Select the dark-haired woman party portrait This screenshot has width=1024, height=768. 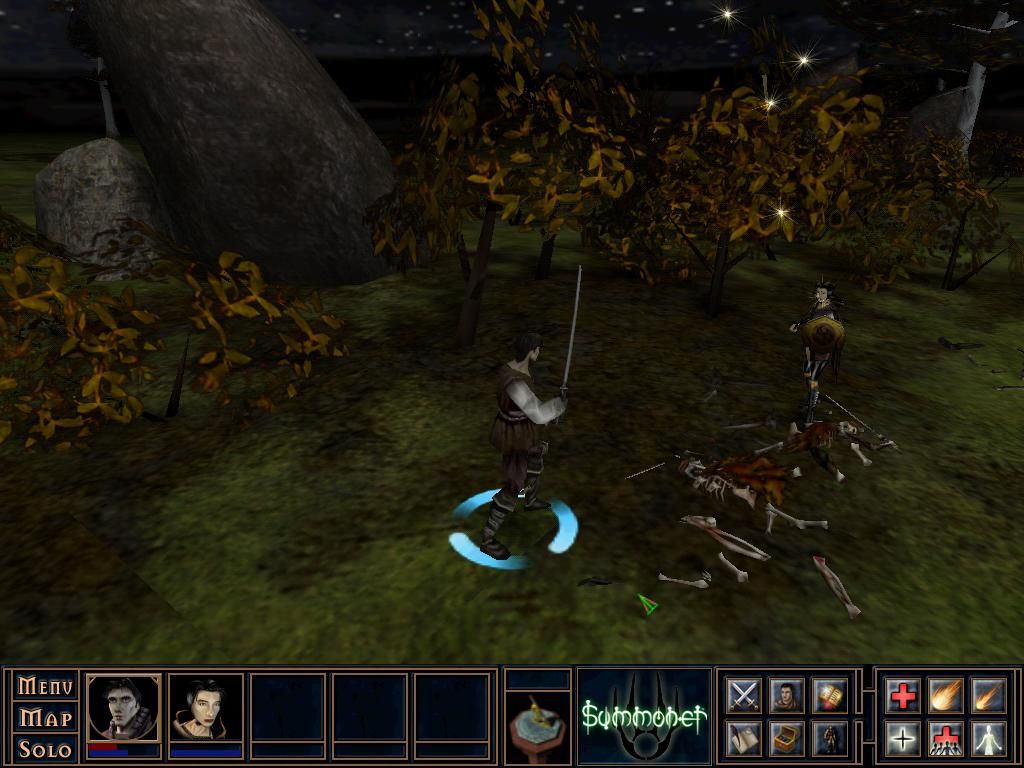[x=206, y=707]
